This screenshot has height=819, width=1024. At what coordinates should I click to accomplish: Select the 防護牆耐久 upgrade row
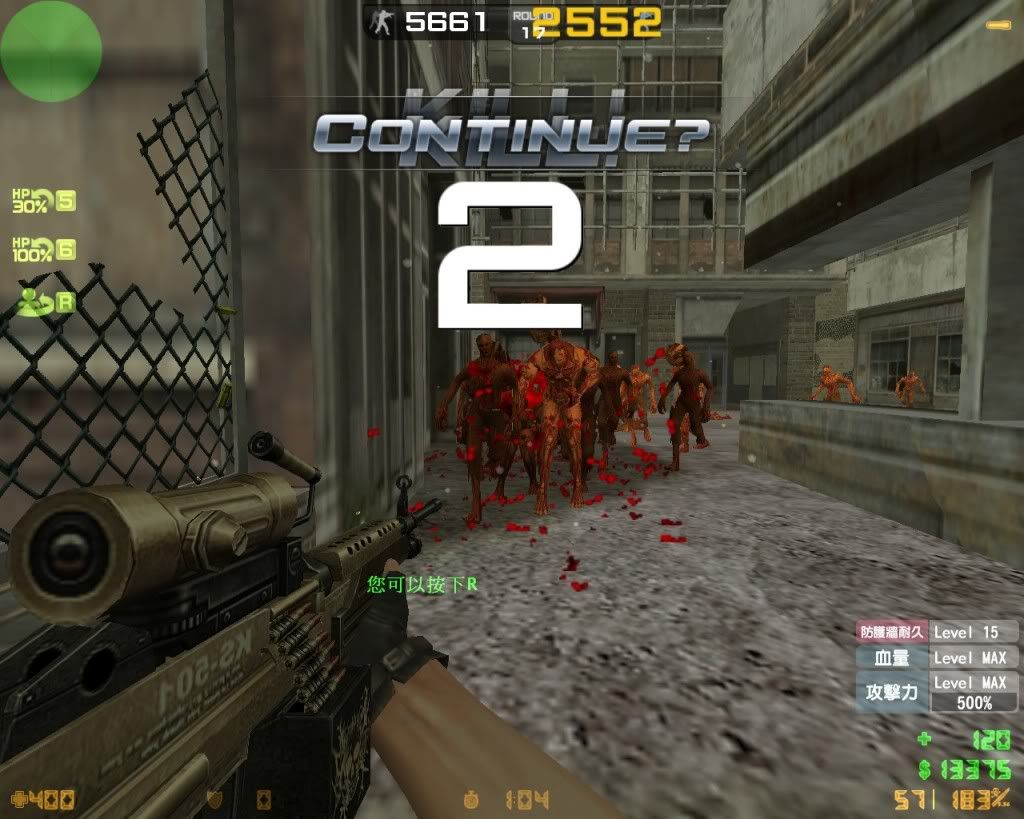937,632
